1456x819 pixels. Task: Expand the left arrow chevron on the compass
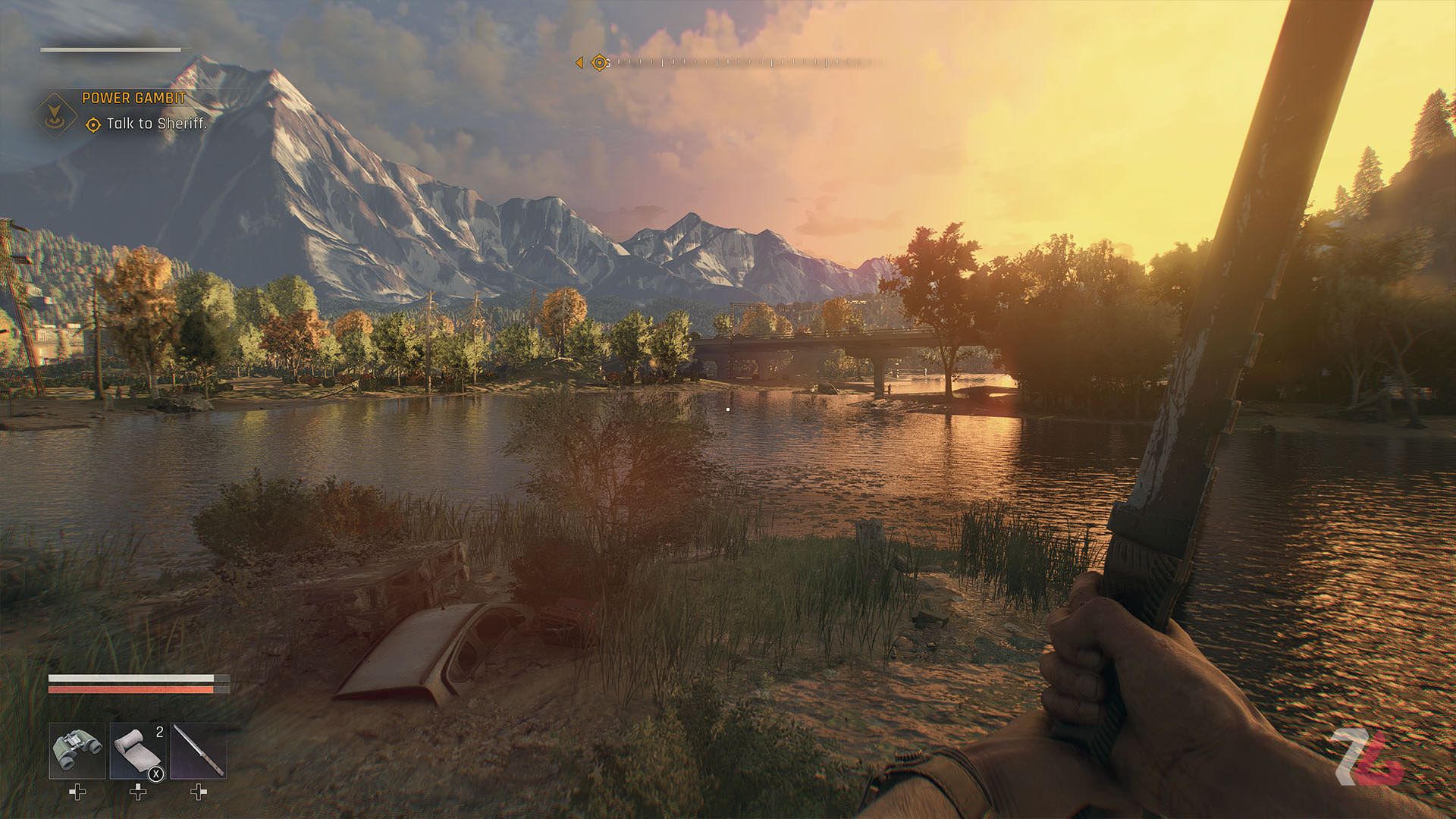[x=579, y=62]
